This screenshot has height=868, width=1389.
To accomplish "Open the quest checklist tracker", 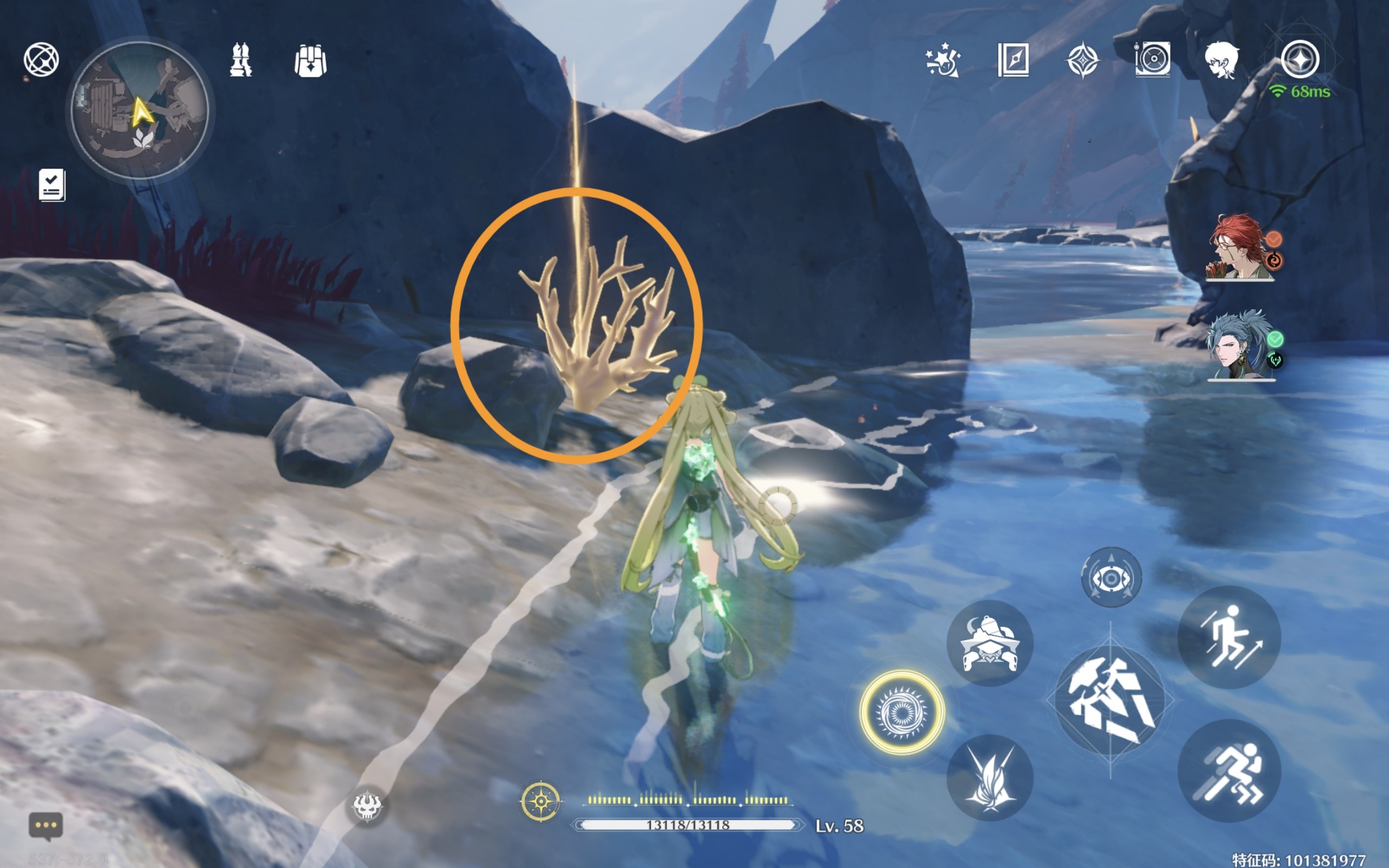I will pos(52,185).
